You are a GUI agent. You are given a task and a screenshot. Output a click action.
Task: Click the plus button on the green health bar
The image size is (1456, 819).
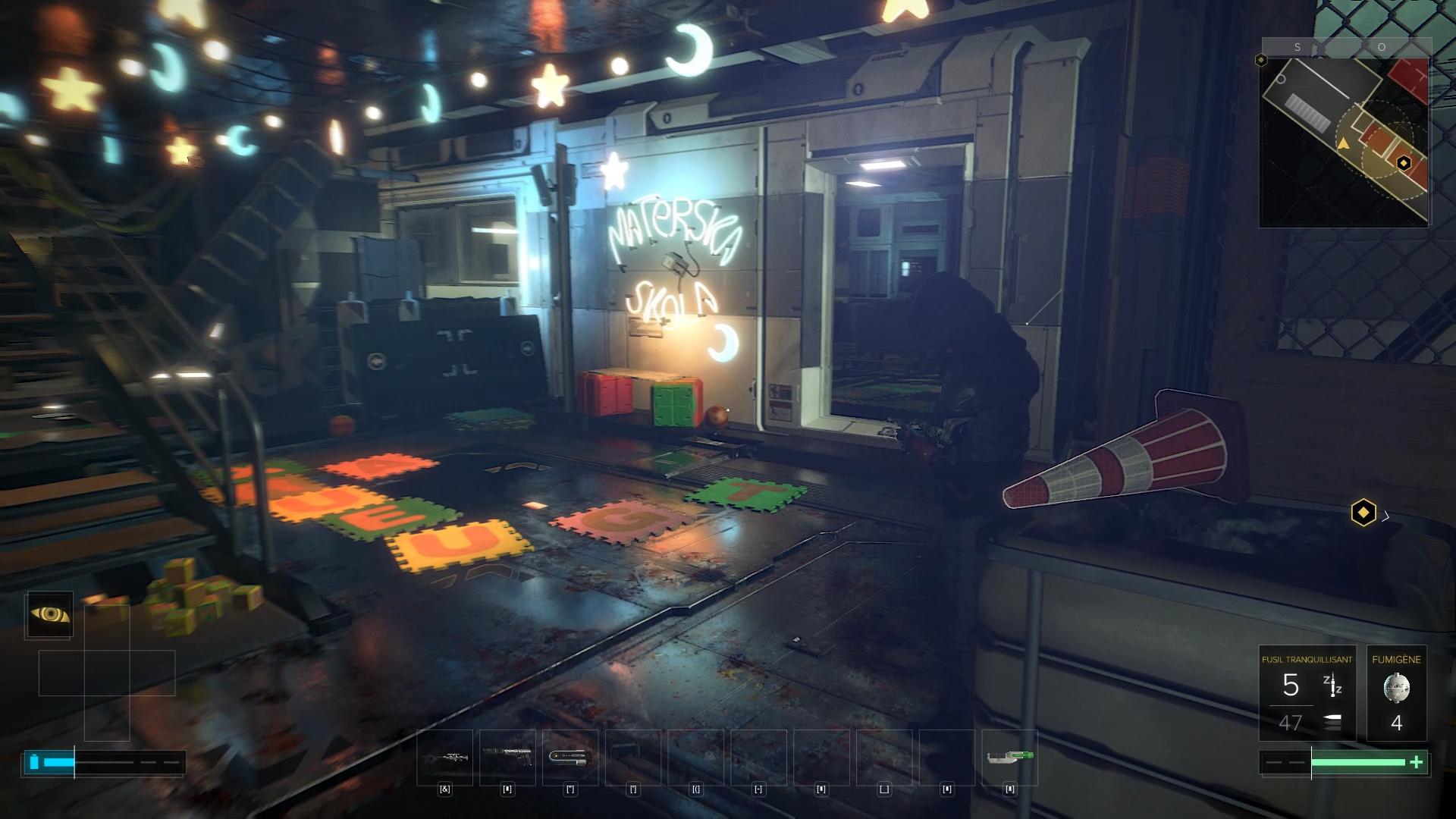tap(1417, 762)
